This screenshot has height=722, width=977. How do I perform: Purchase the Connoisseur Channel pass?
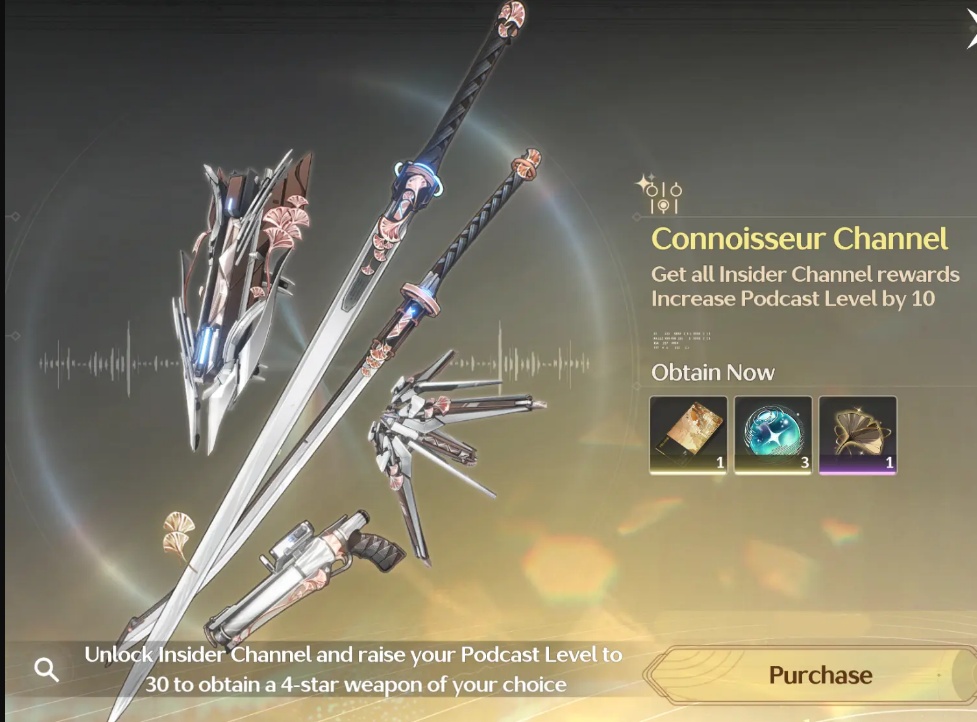820,675
